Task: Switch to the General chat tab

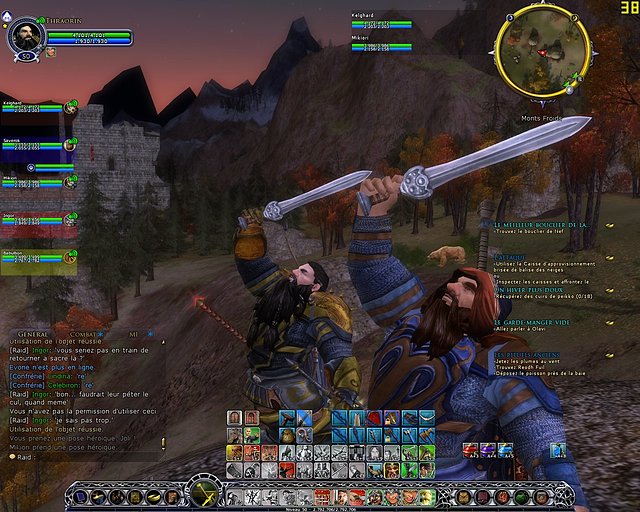Action: tap(33, 332)
